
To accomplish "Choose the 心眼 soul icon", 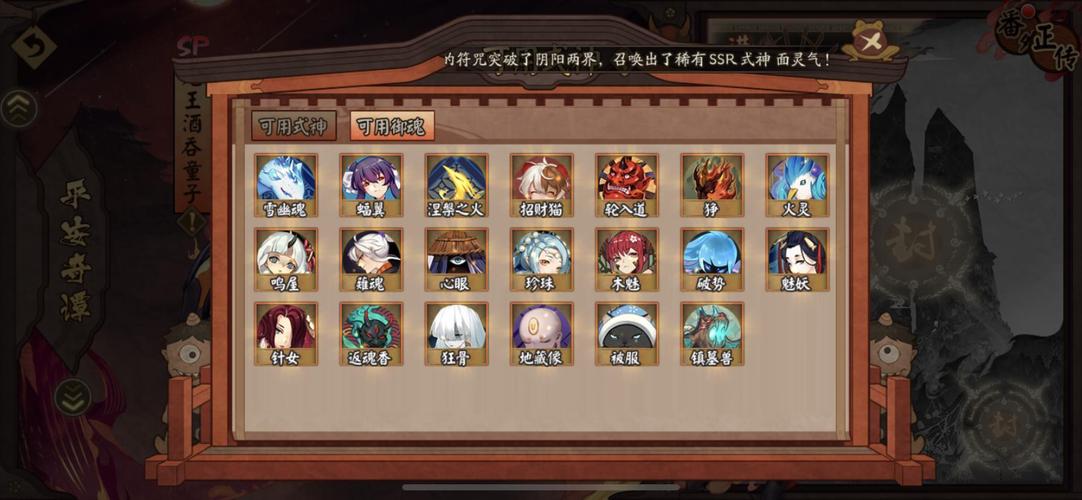I will 457,255.
